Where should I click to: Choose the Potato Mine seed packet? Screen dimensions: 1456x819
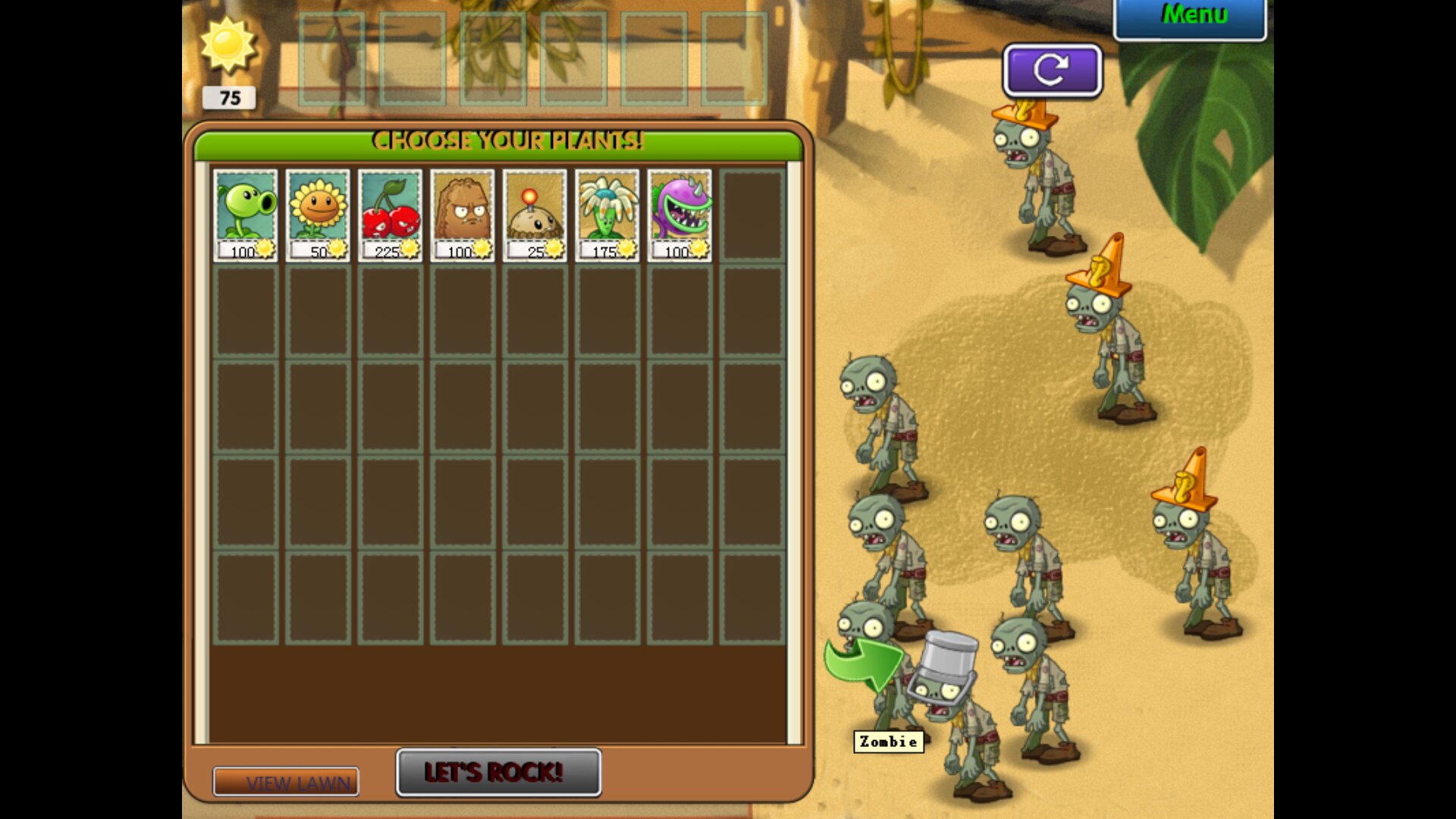coord(535,215)
